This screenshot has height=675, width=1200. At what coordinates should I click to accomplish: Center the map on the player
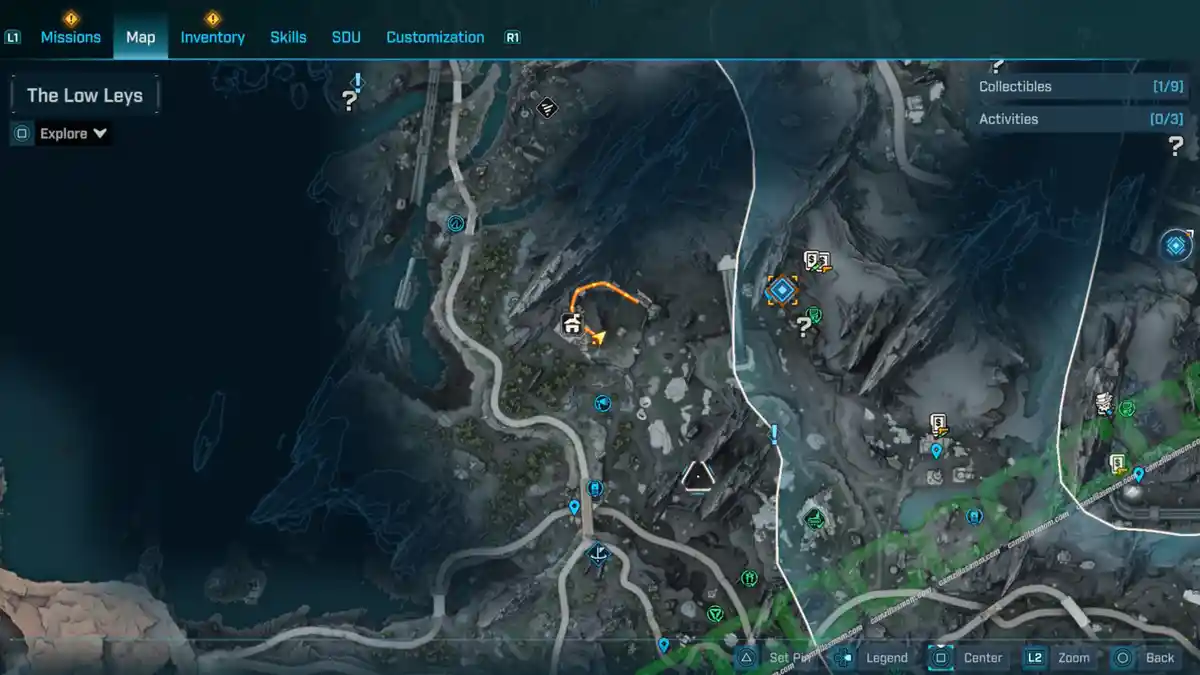click(970, 658)
